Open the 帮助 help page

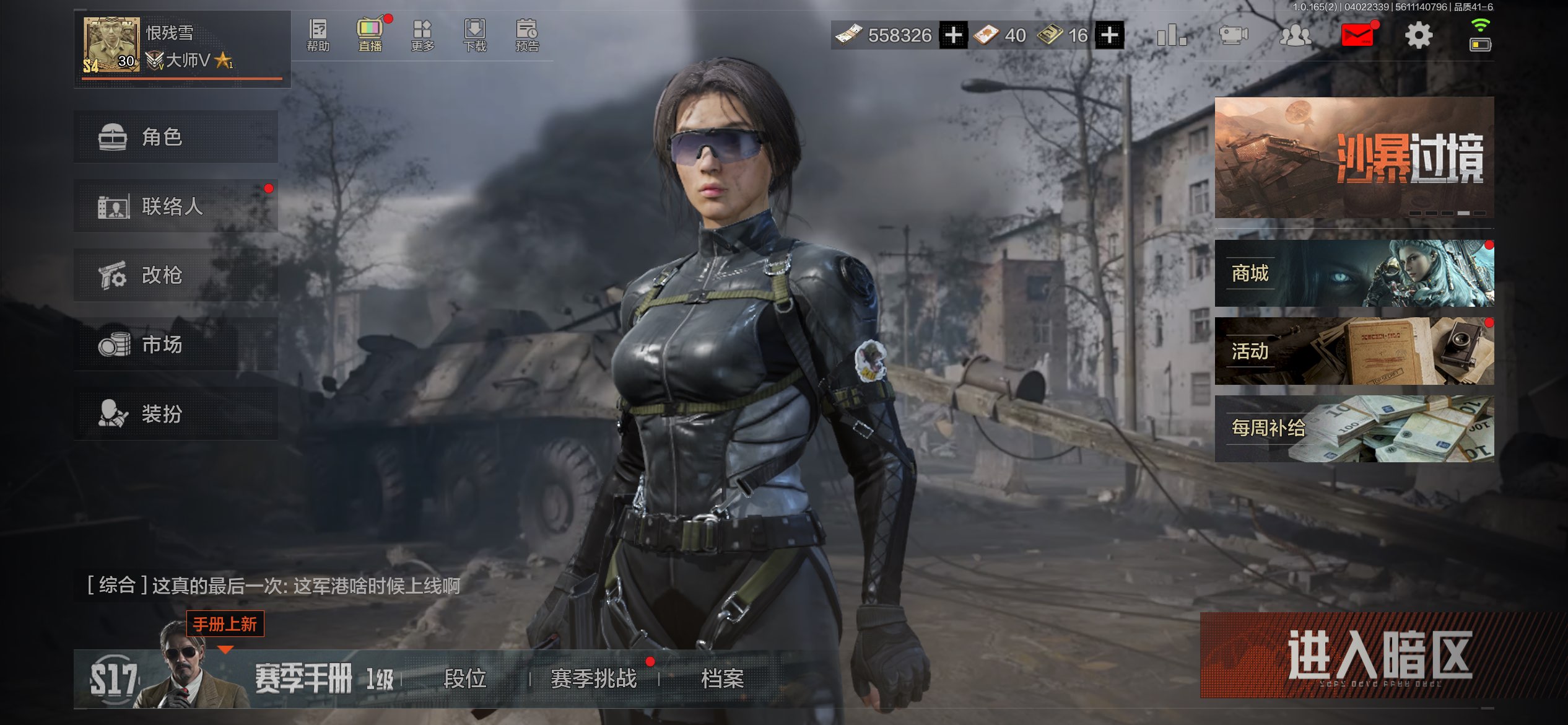click(318, 35)
